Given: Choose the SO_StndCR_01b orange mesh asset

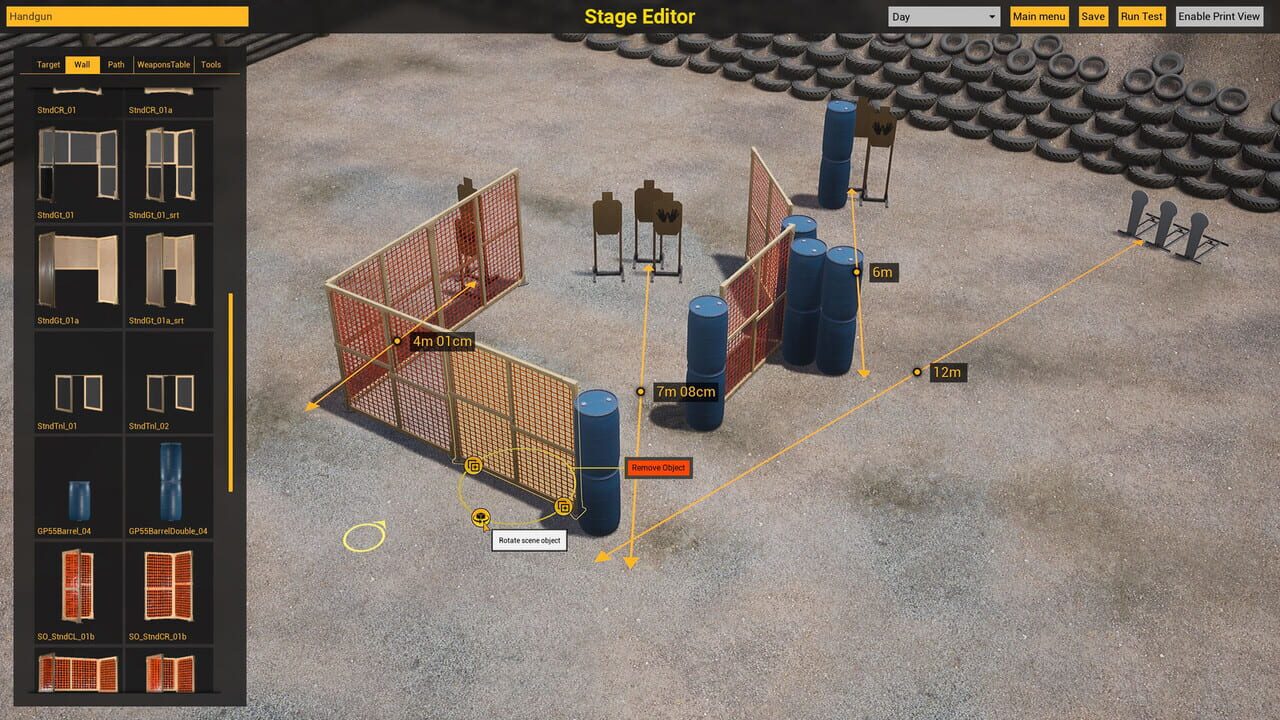Looking at the screenshot, I should click(168, 585).
